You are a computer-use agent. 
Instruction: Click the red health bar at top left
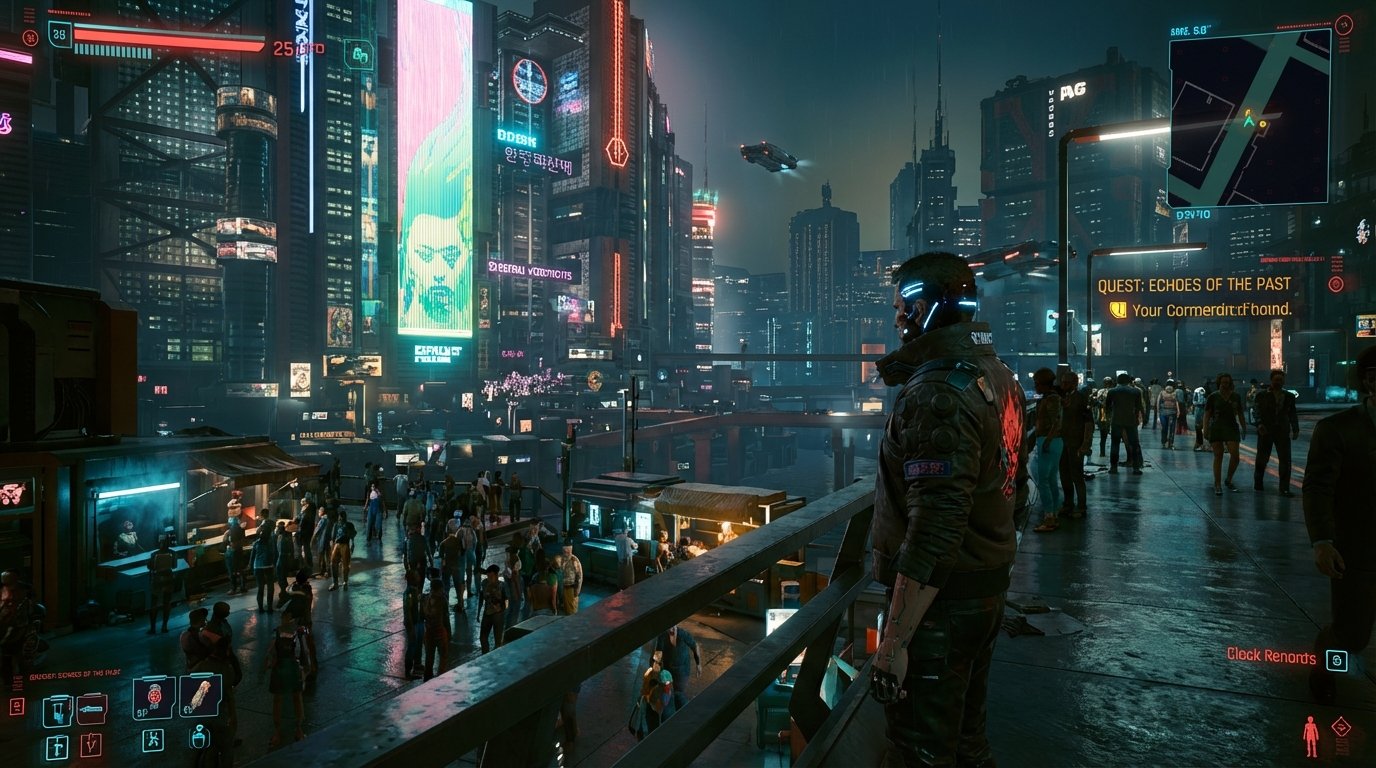[169, 38]
